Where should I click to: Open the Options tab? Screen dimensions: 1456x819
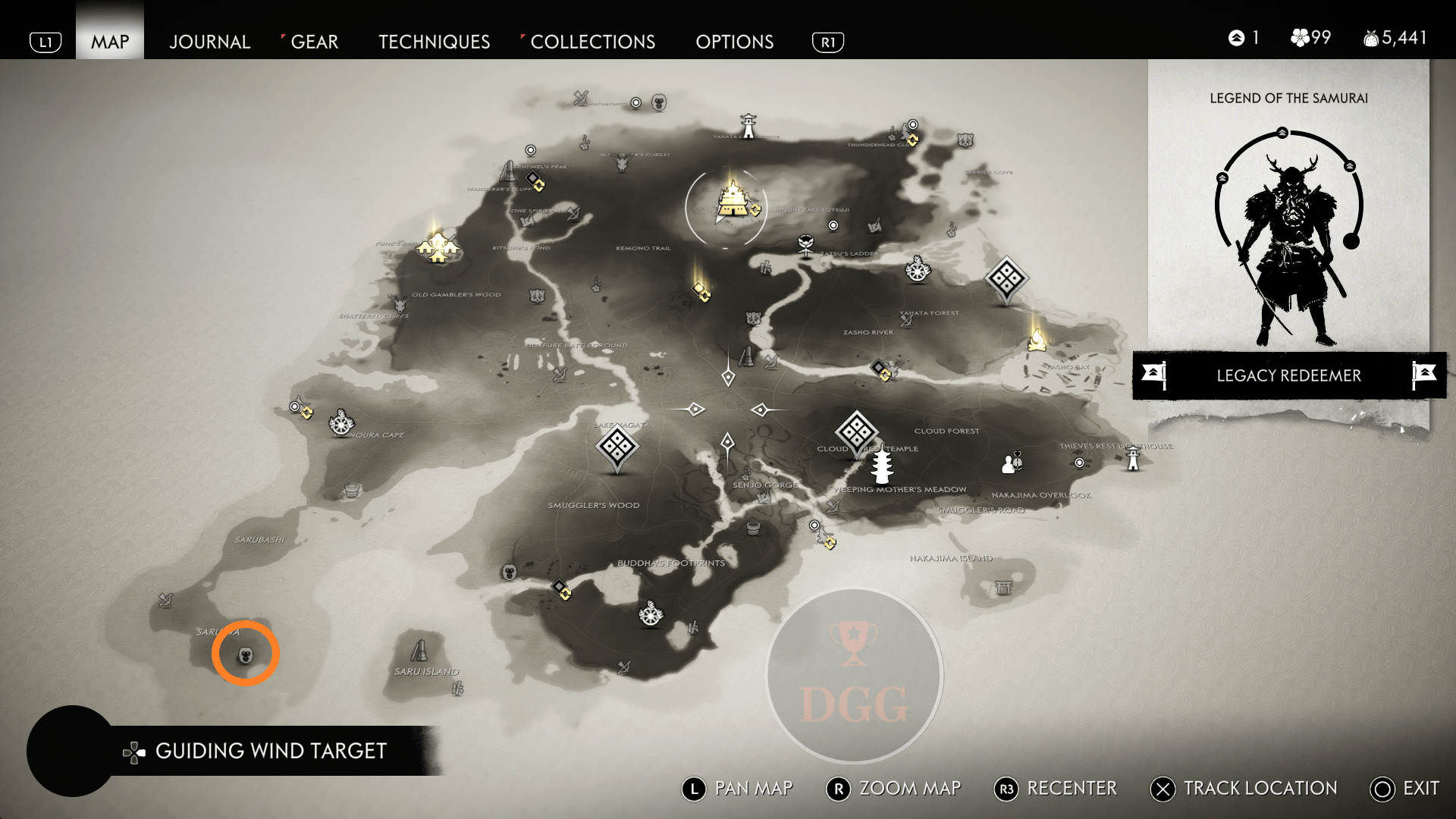(x=734, y=42)
